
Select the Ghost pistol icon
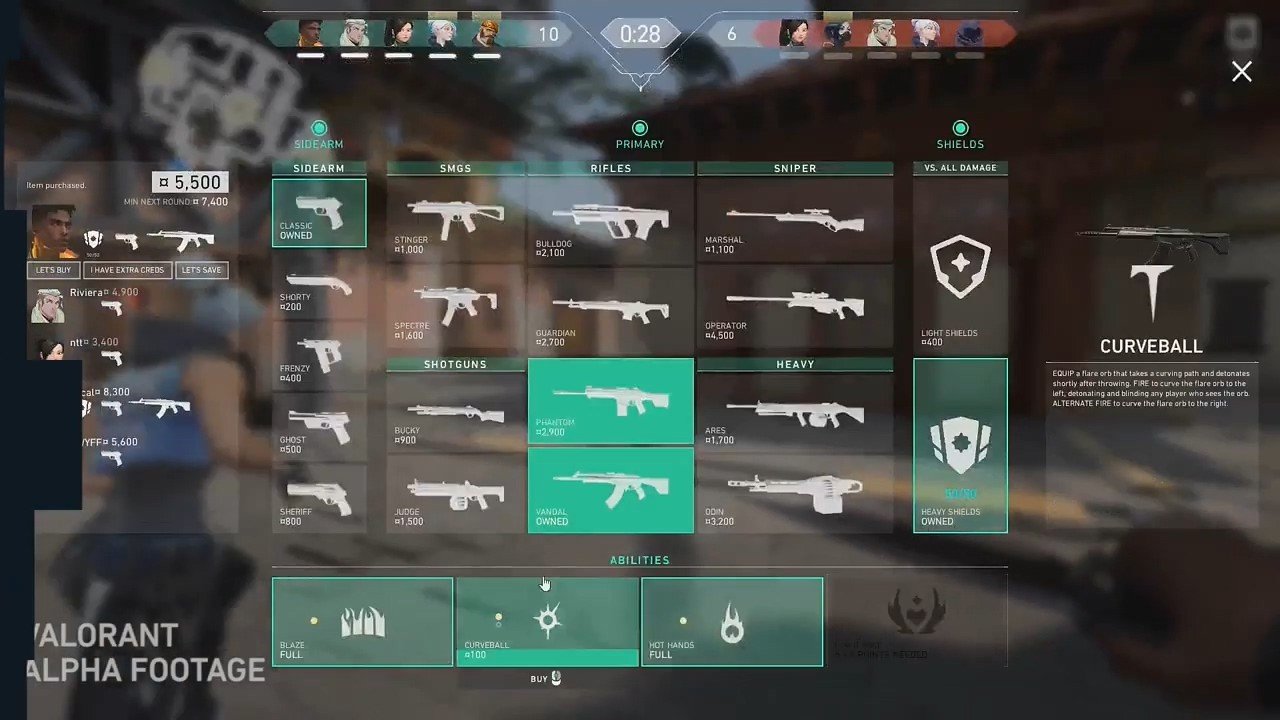(318, 425)
